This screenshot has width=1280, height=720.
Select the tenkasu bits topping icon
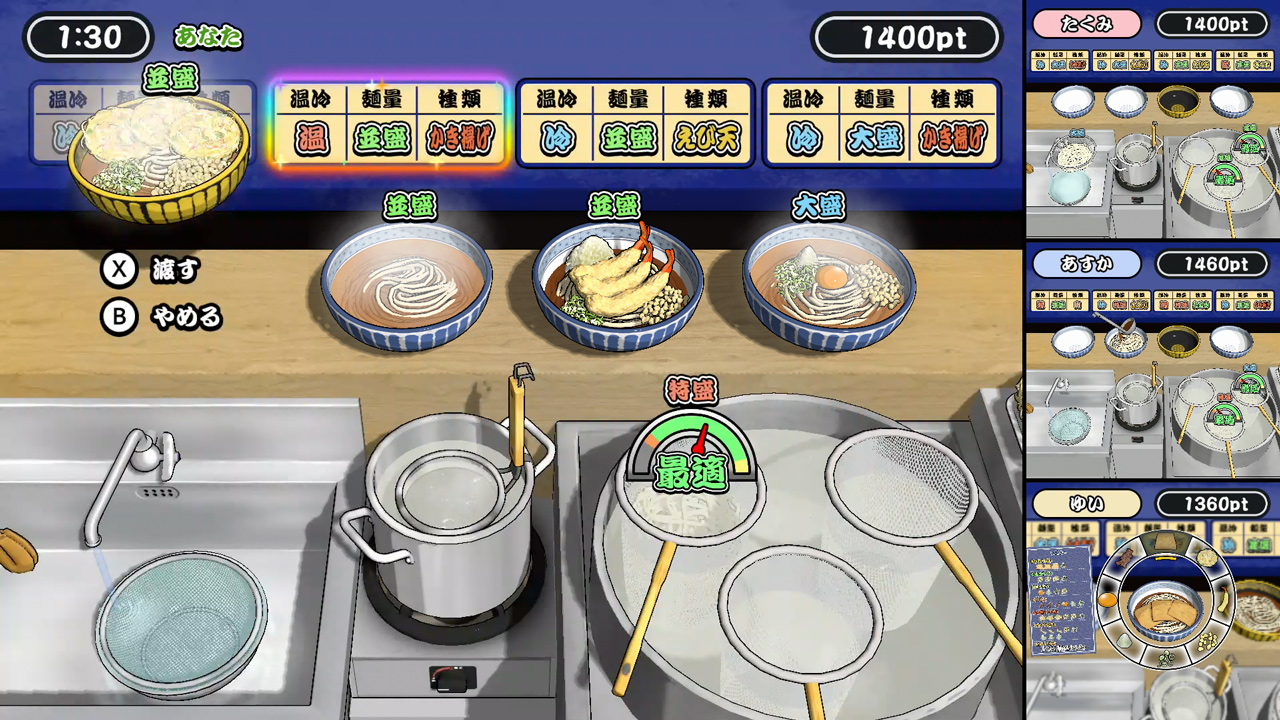click(x=1209, y=640)
